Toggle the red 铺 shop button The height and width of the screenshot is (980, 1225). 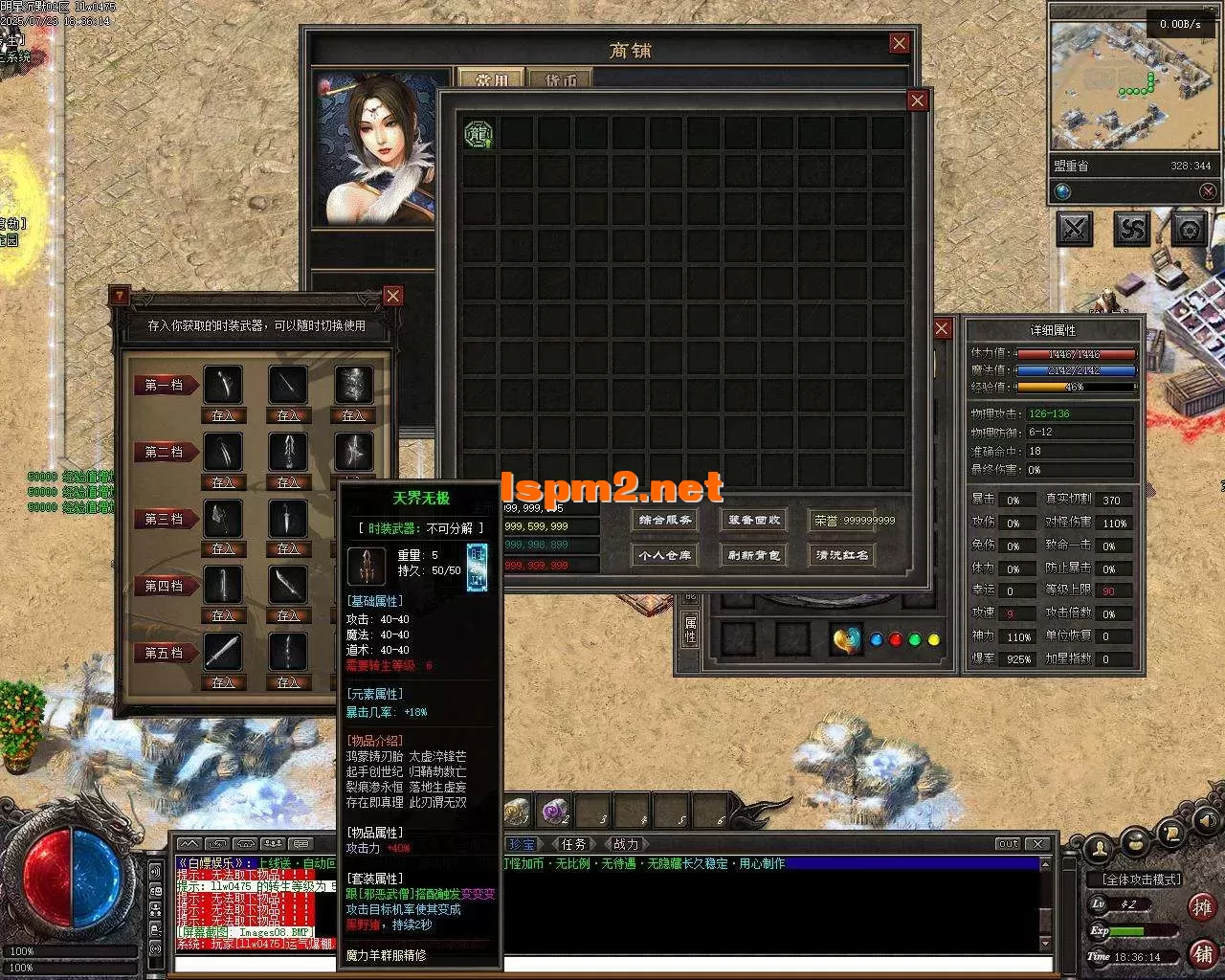click(1204, 953)
